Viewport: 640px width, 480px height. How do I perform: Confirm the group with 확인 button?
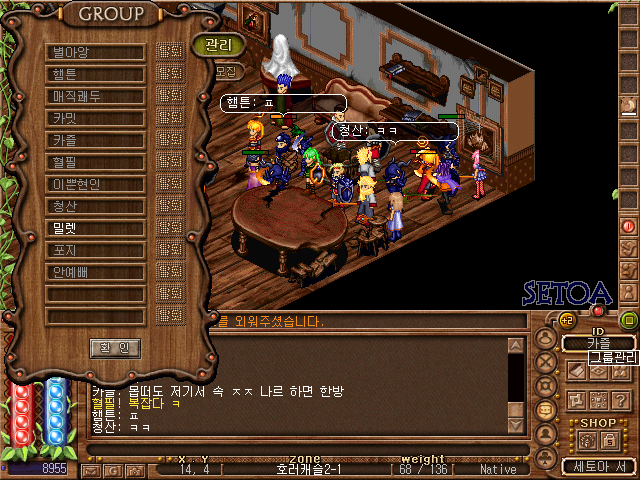tap(115, 348)
